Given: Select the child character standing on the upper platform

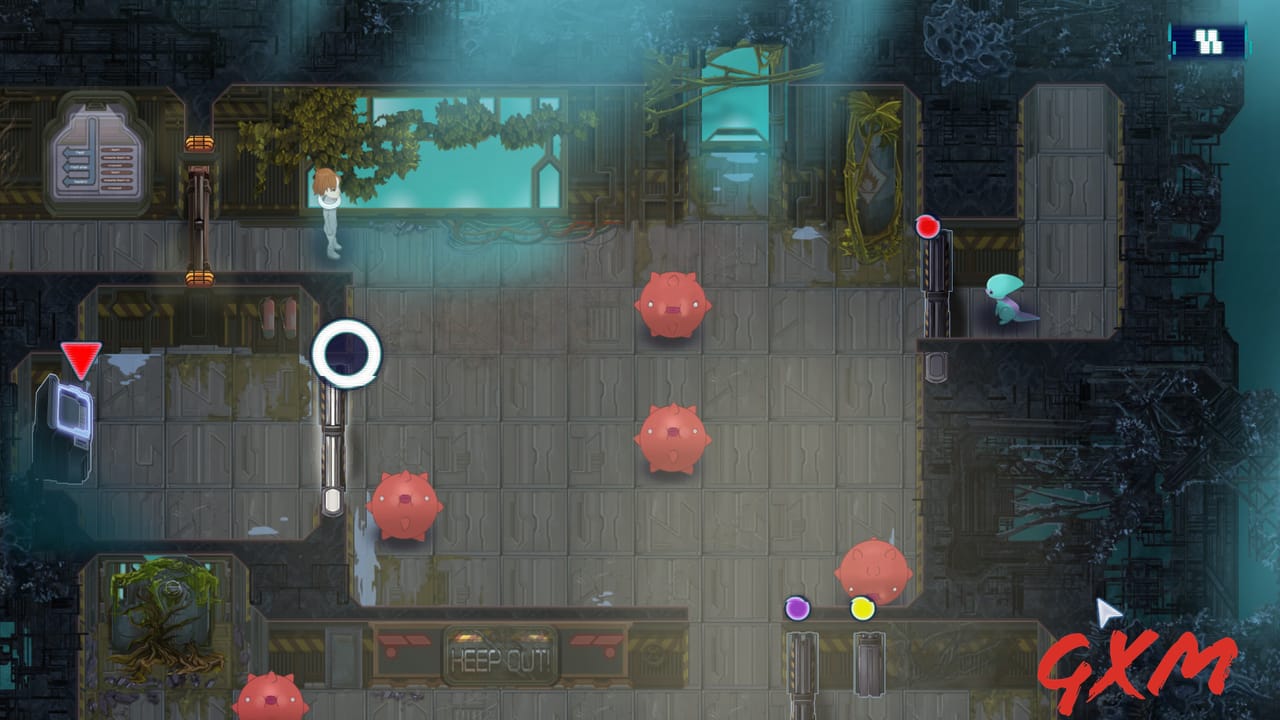Looking at the screenshot, I should pos(330,210).
